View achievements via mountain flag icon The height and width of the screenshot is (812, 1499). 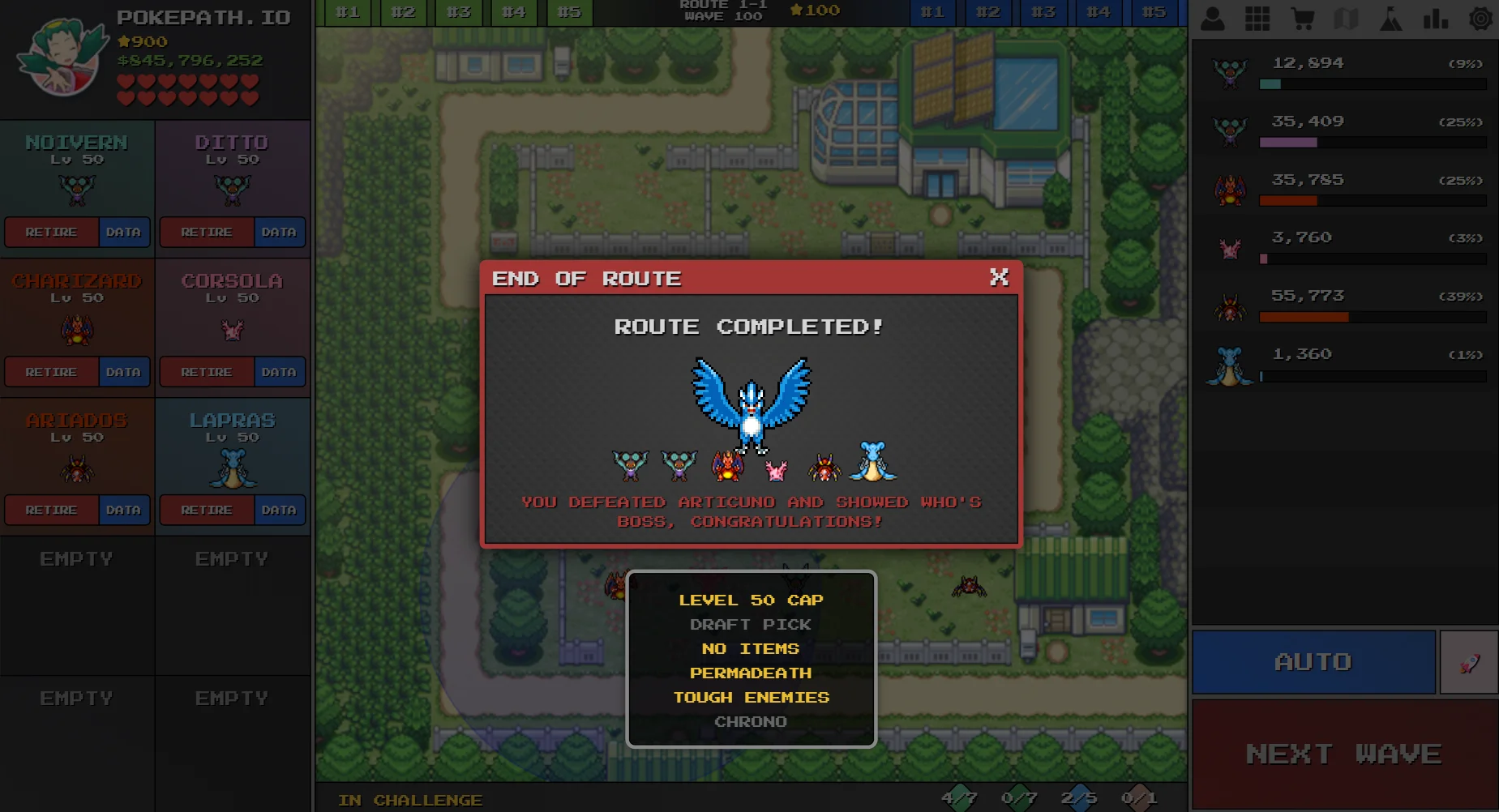click(x=1391, y=18)
